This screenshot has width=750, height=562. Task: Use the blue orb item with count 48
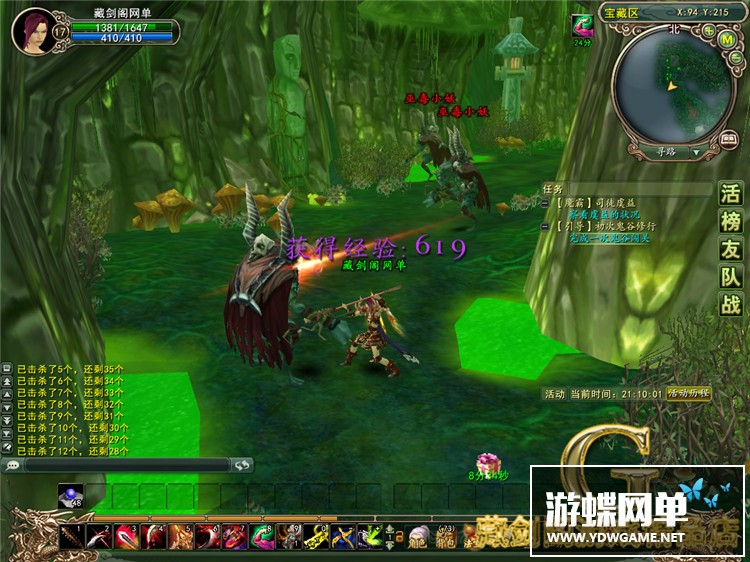(x=71, y=494)
